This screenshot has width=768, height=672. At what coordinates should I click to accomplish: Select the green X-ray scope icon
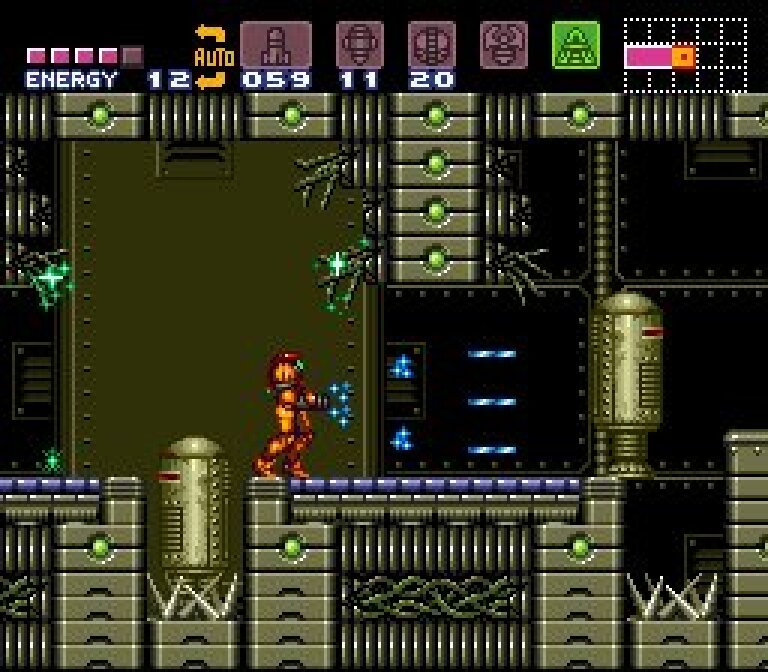coord(576,45)
